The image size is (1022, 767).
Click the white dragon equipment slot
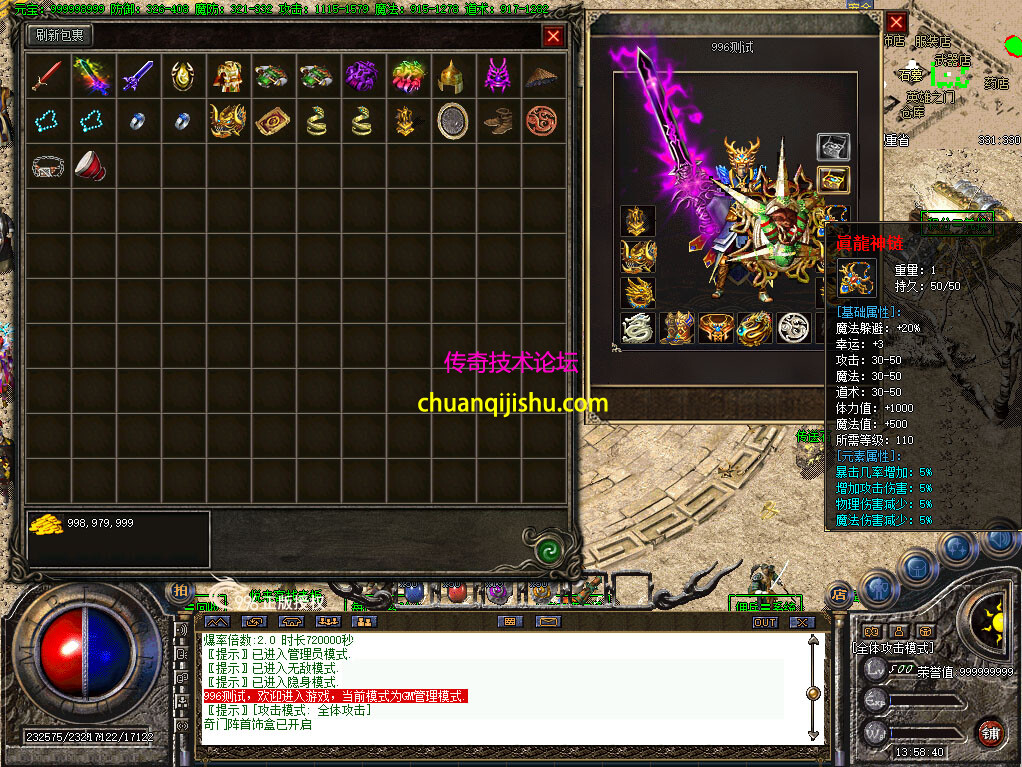[x=637, y=328]
